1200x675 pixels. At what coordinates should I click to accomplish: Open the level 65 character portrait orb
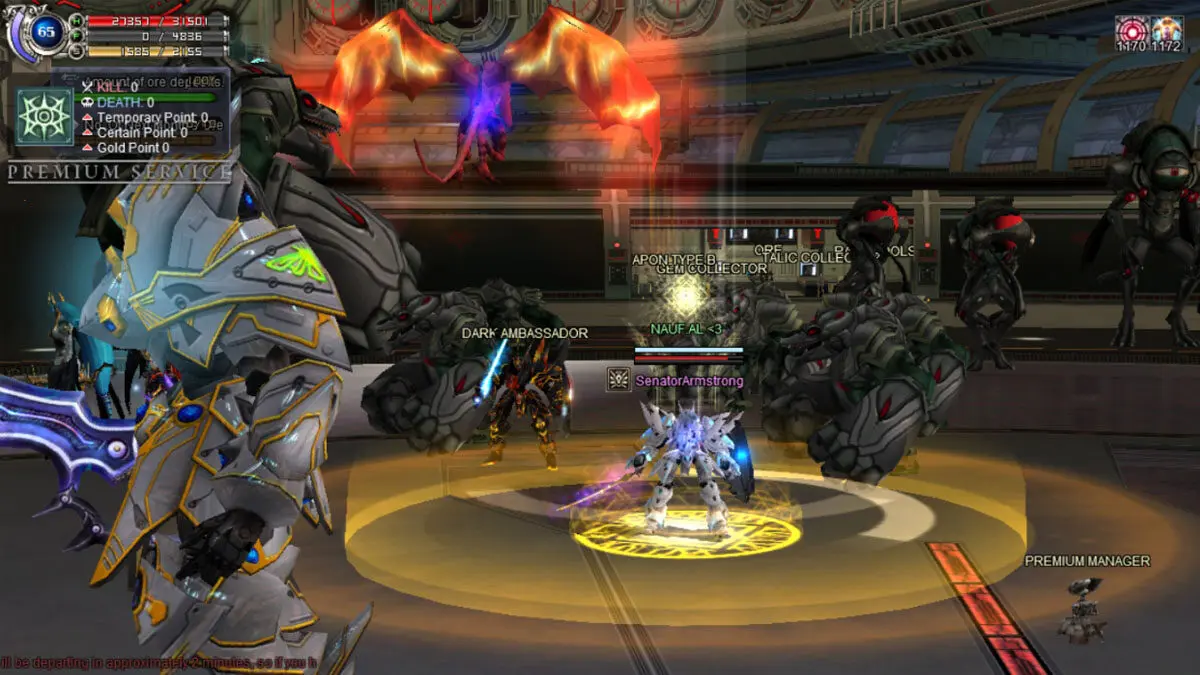pyautogui.click(x=44, y=32)
